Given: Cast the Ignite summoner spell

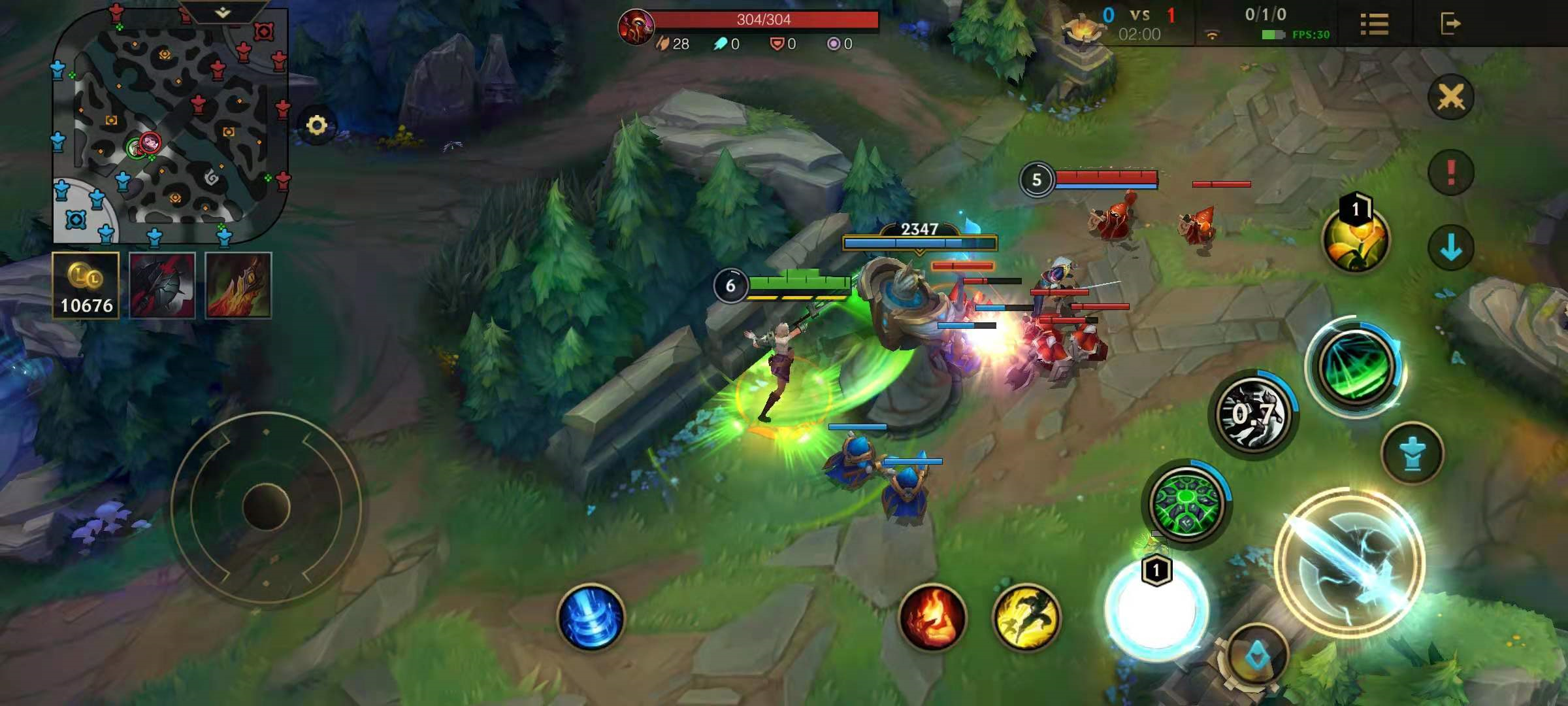Looking at the screenshot, I should [932, 617].
